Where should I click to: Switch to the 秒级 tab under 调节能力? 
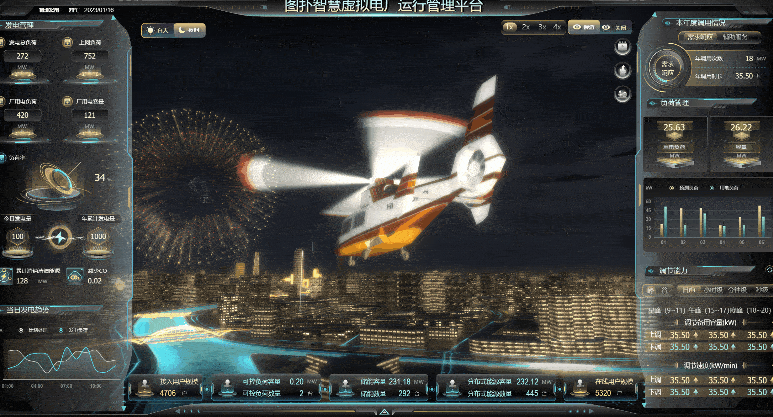pyautogui.click(x=760, y=290)
